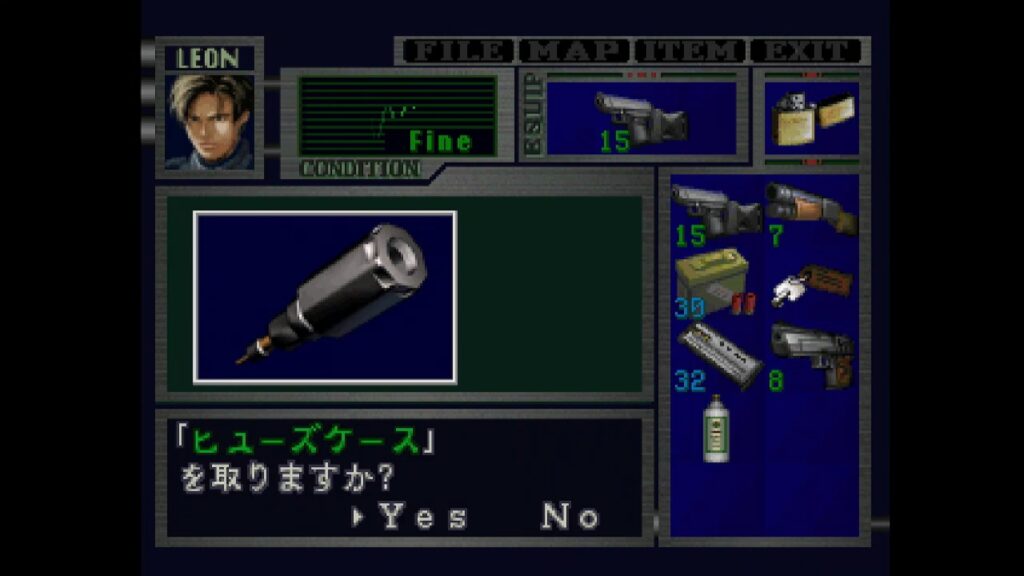Choose No to decline the item
1024x576 pixels.
pyautogui.click(x=570, y=517)
